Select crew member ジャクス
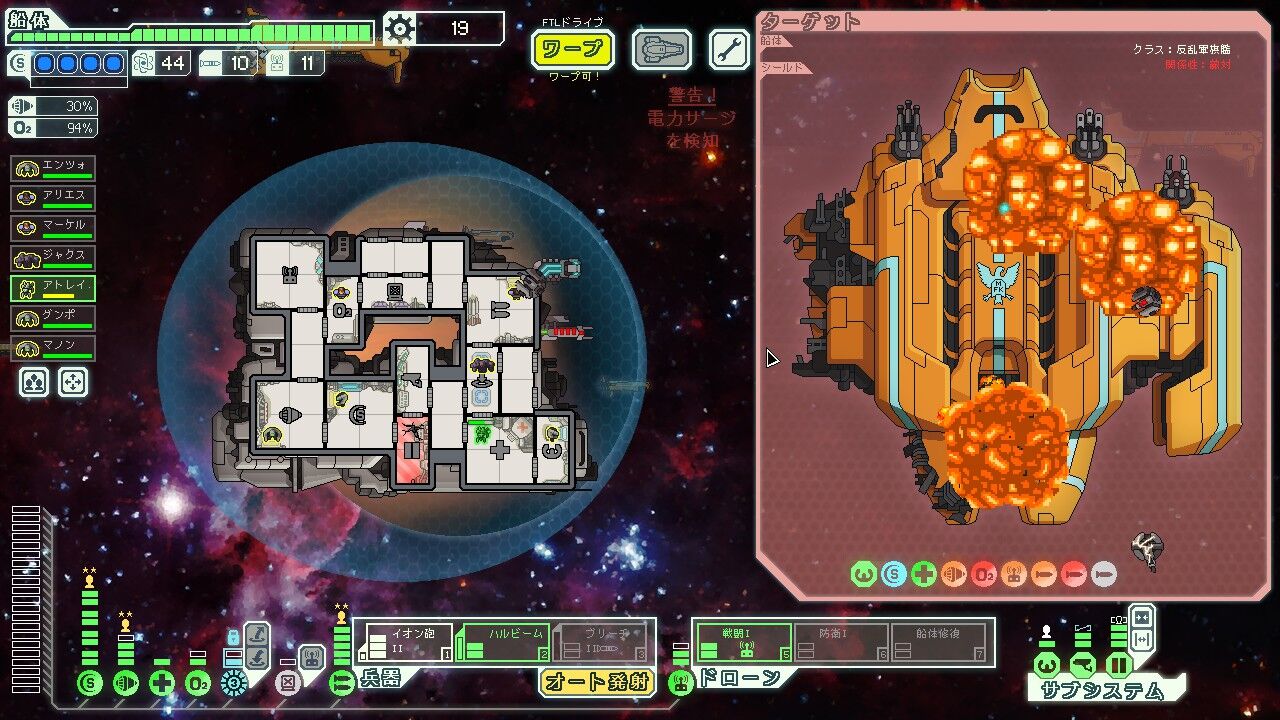This screenshot has height=720, width=1280. pyautogui.click(x=53, y=258)
